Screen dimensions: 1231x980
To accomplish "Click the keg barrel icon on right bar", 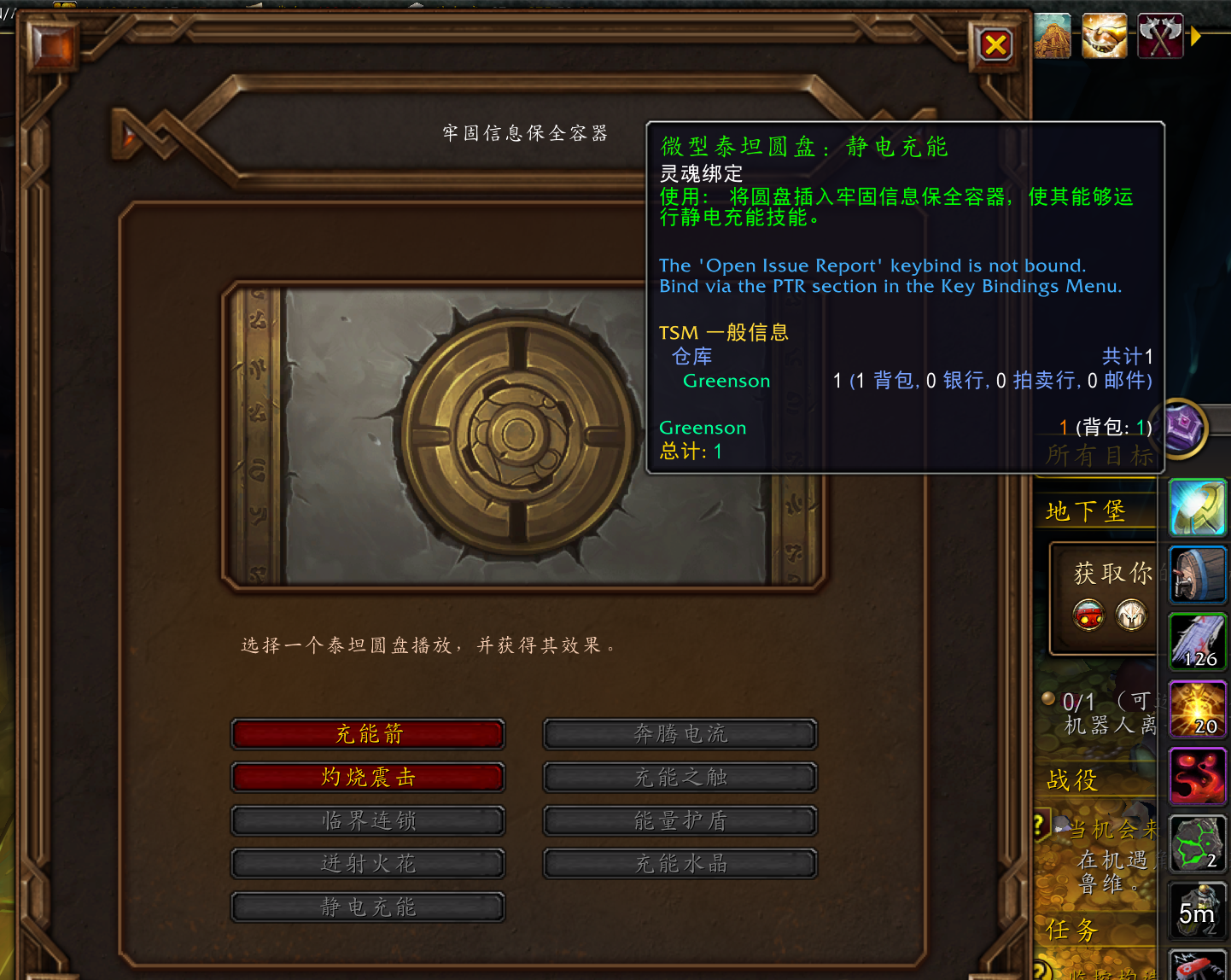I will [x=1198, y=575].
